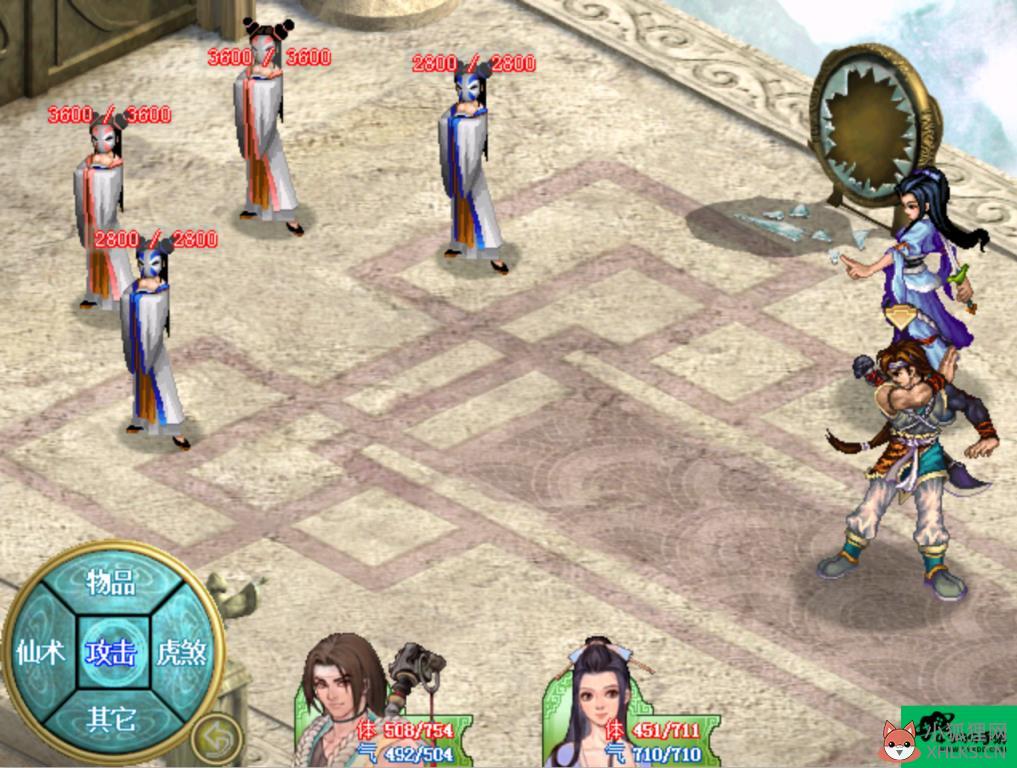Screen dimensions: 1017x768
Task: Open the 其它 other options
Action: click(110, 718)
